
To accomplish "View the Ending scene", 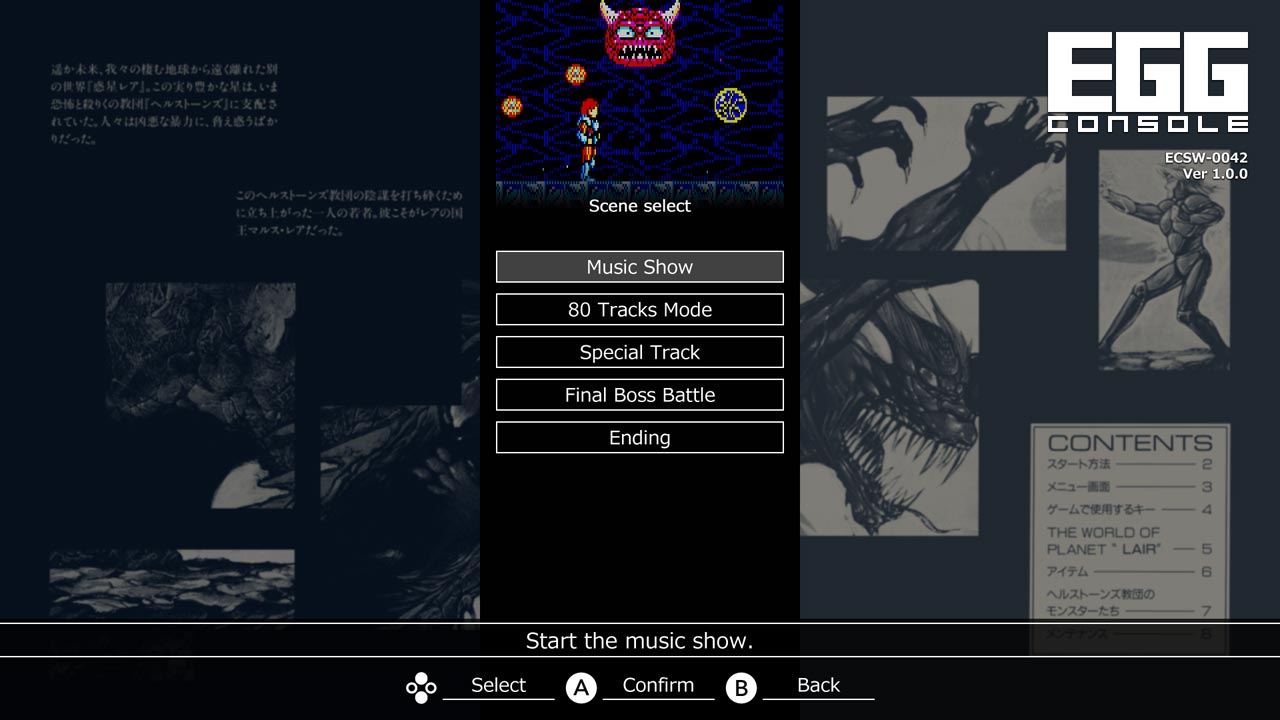I will pos(640,437).
